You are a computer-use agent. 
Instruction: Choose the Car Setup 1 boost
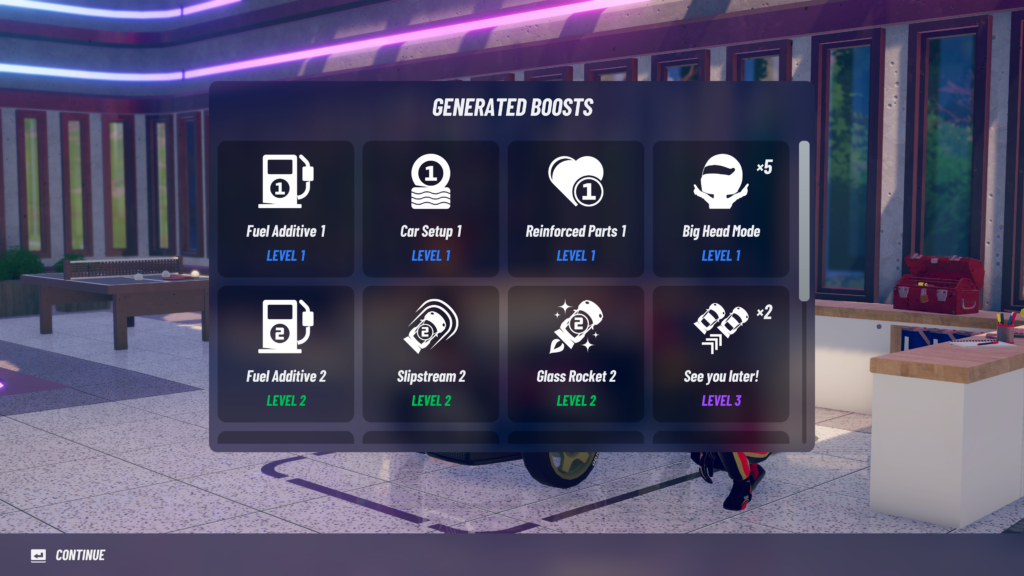coord(431,209)
